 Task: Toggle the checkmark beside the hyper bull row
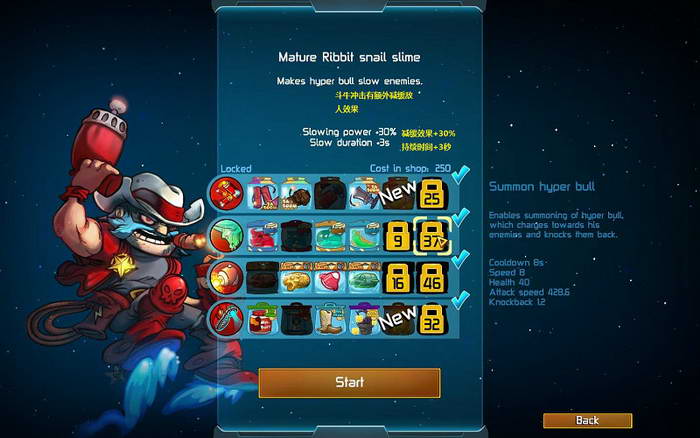461,217
